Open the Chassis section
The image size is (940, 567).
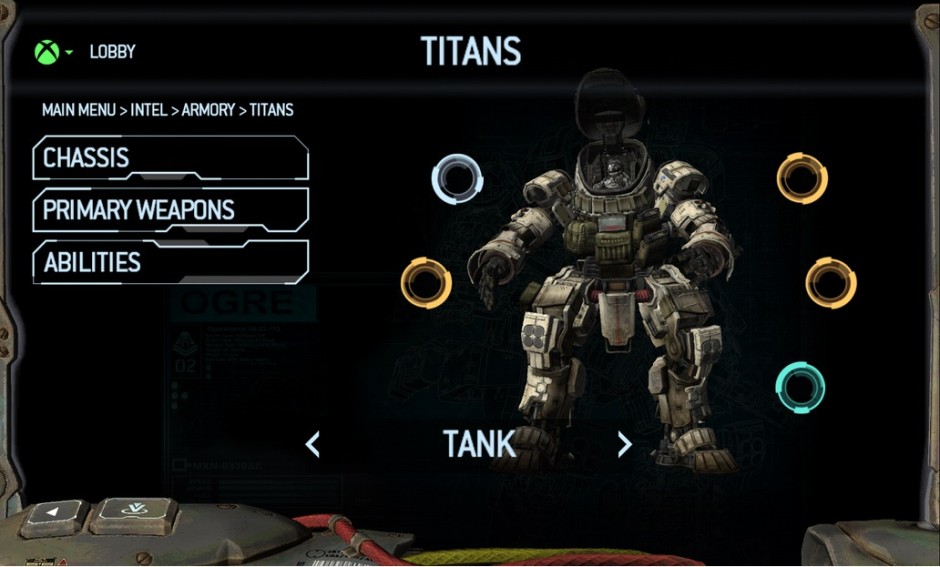click(170, 158)
